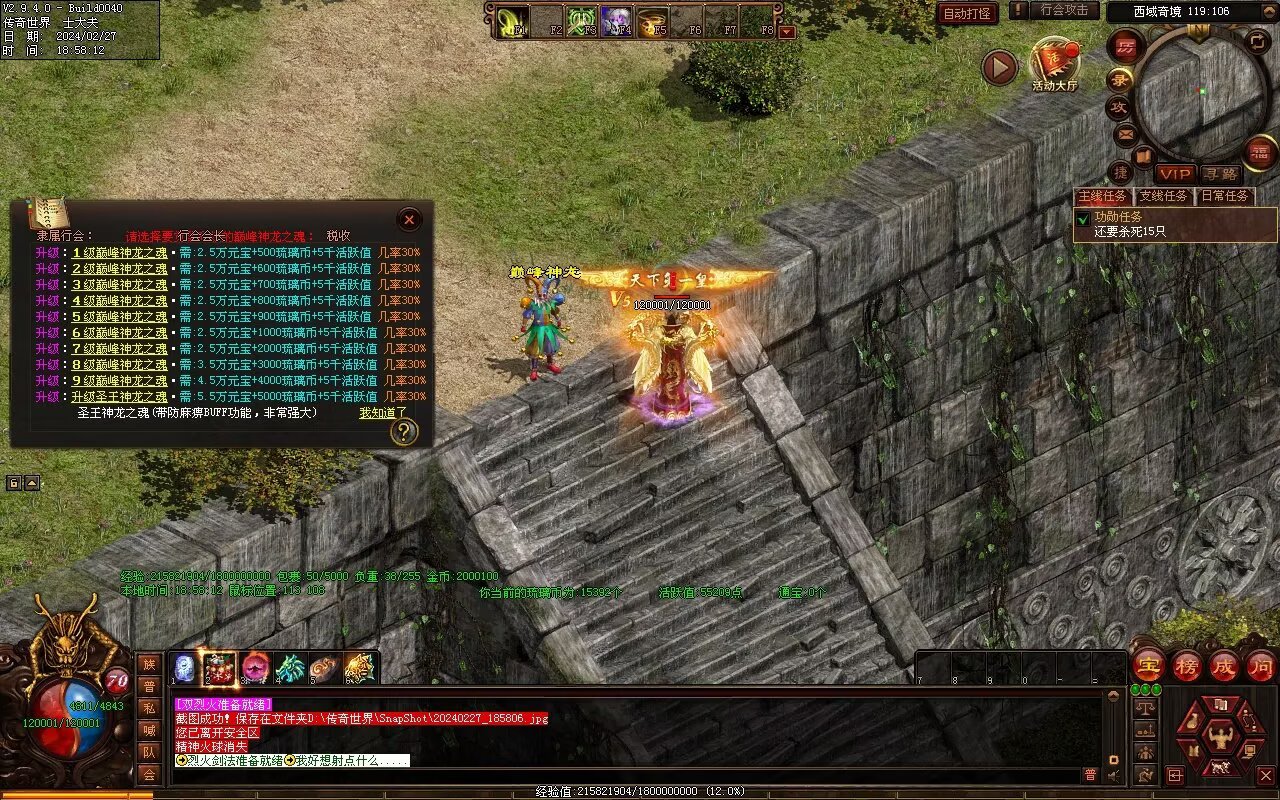Open the VIP panel
Viewport: 1280px width, 800px height.
tap(1175, 175)
